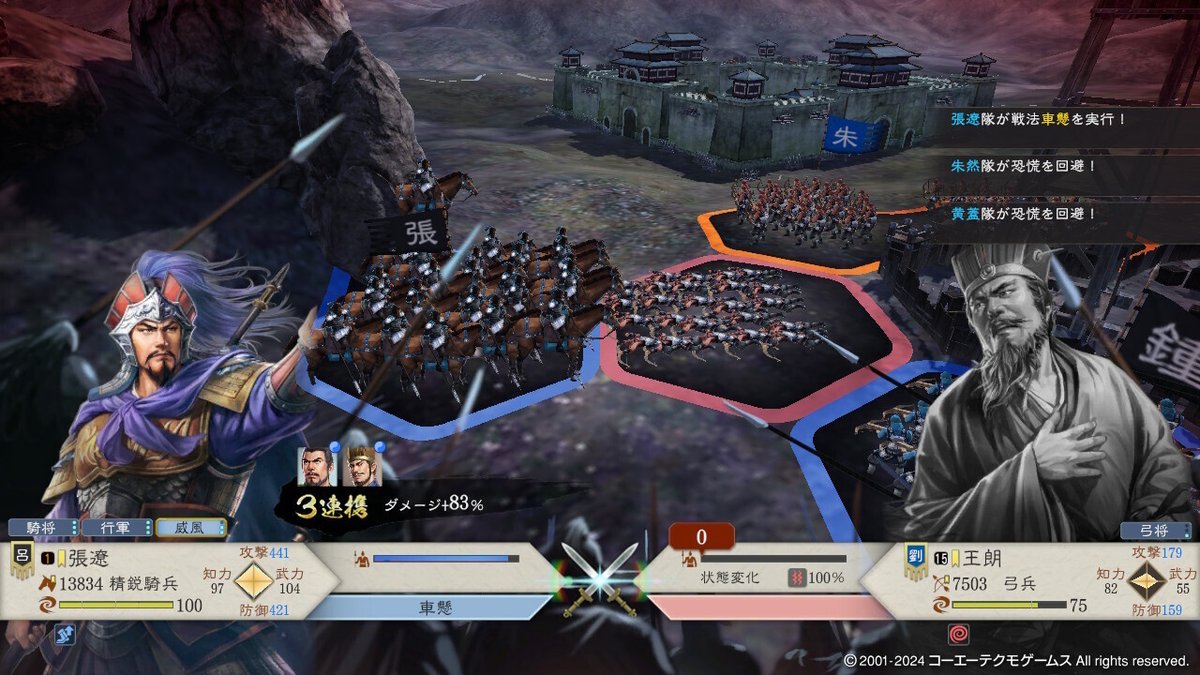The image size is (1200, 675).
Task: Select the 騎将 trait tag
Action: point(42,527)
